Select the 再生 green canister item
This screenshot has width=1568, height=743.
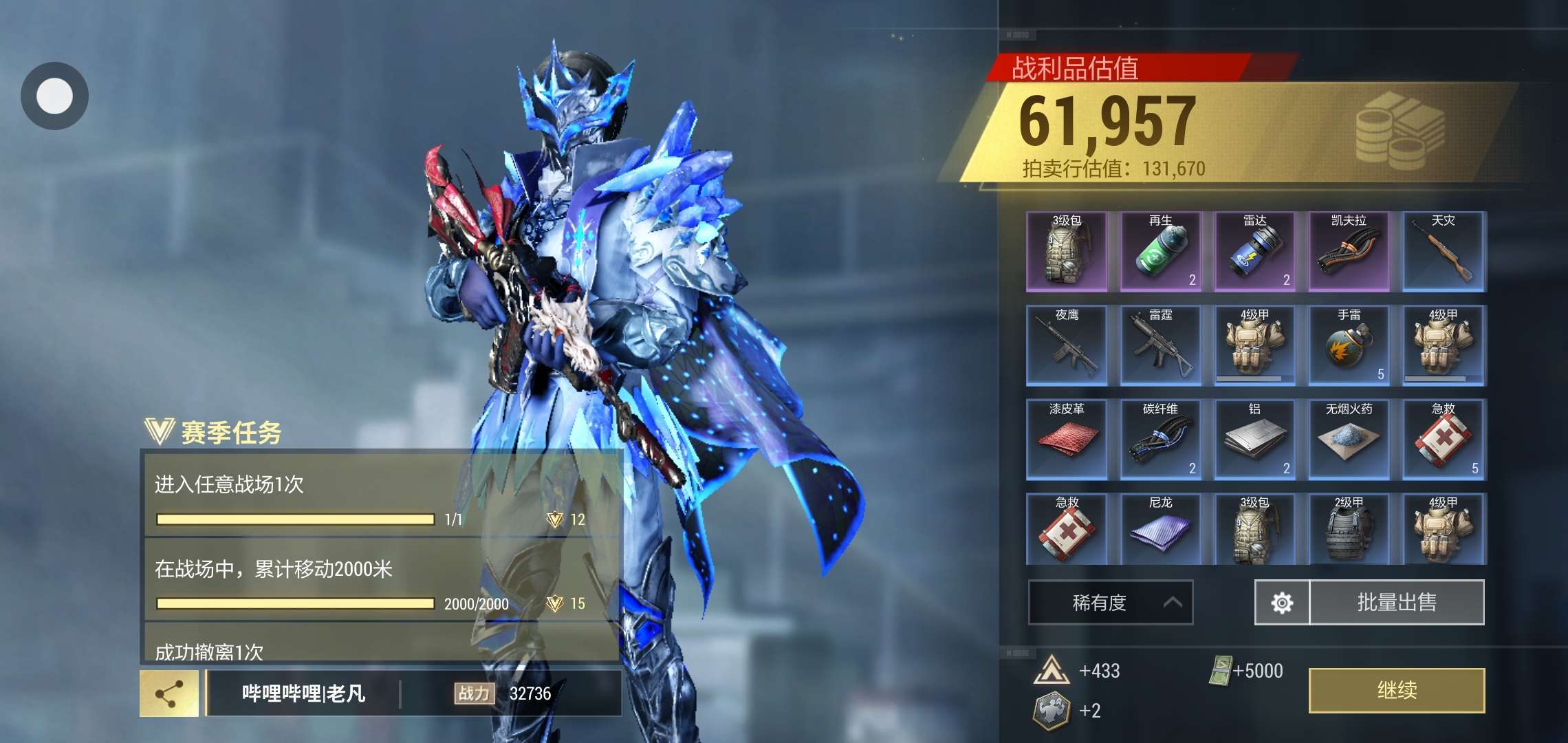coord(1160,252)
